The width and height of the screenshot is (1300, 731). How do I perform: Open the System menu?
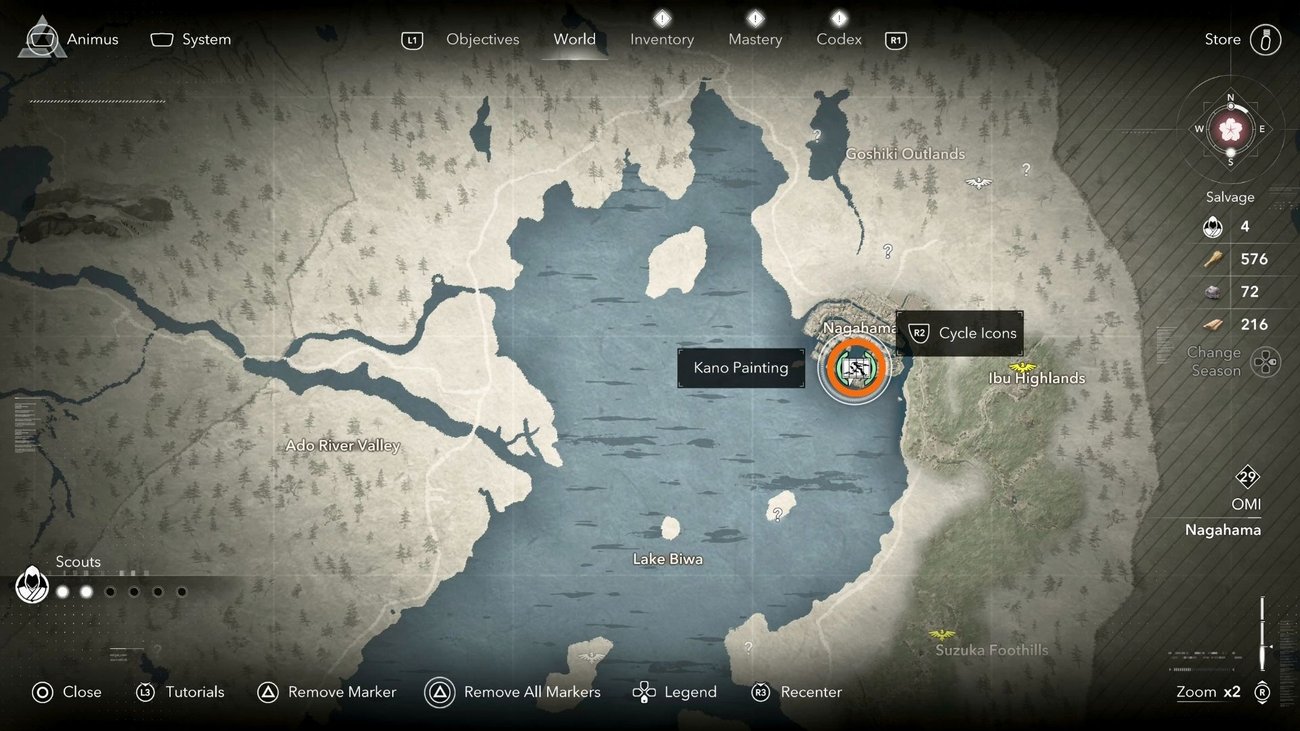point(191,40)
